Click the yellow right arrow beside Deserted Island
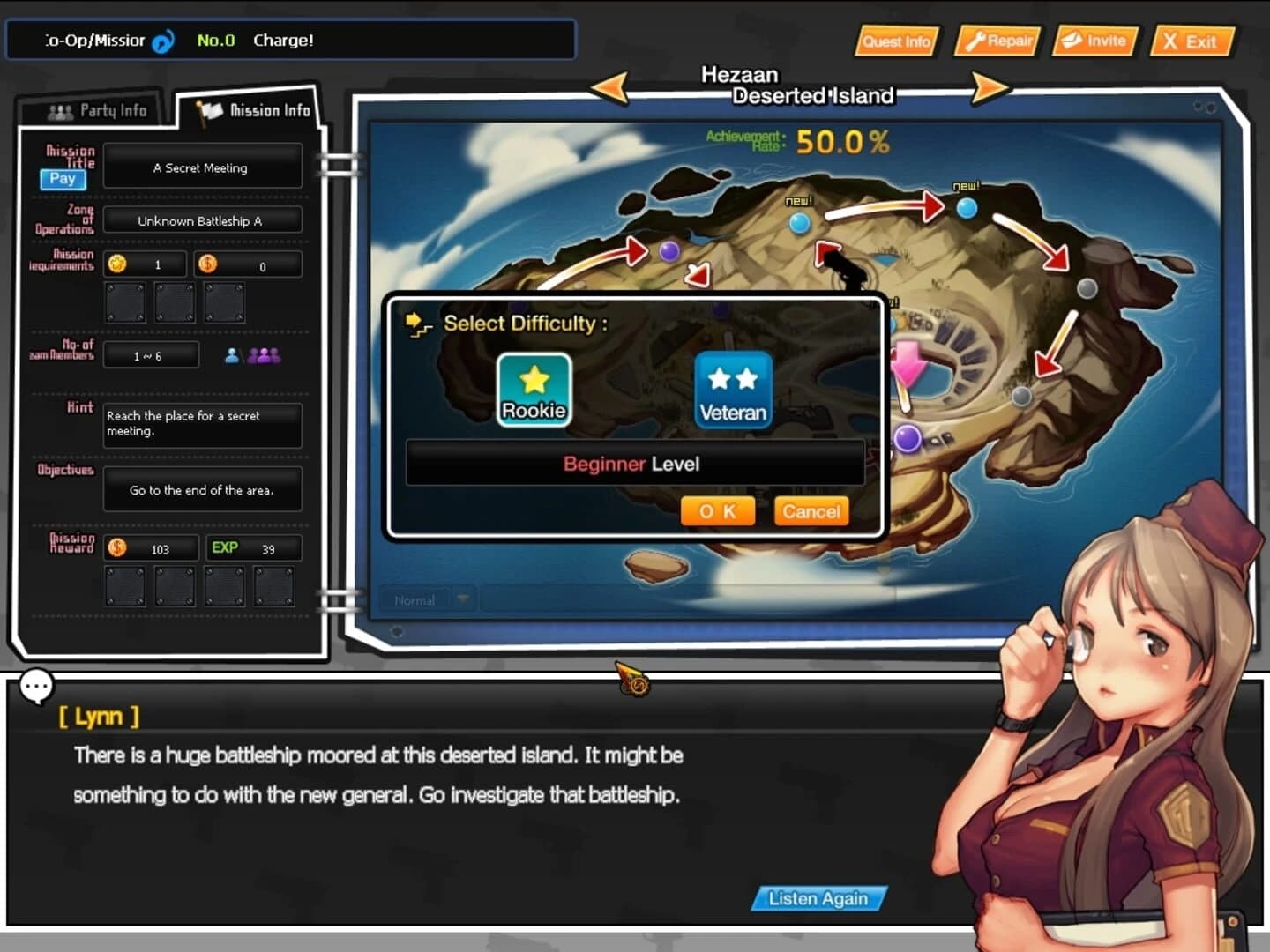The height and width of the screenshot is (952, 1270). pos(990,88)
